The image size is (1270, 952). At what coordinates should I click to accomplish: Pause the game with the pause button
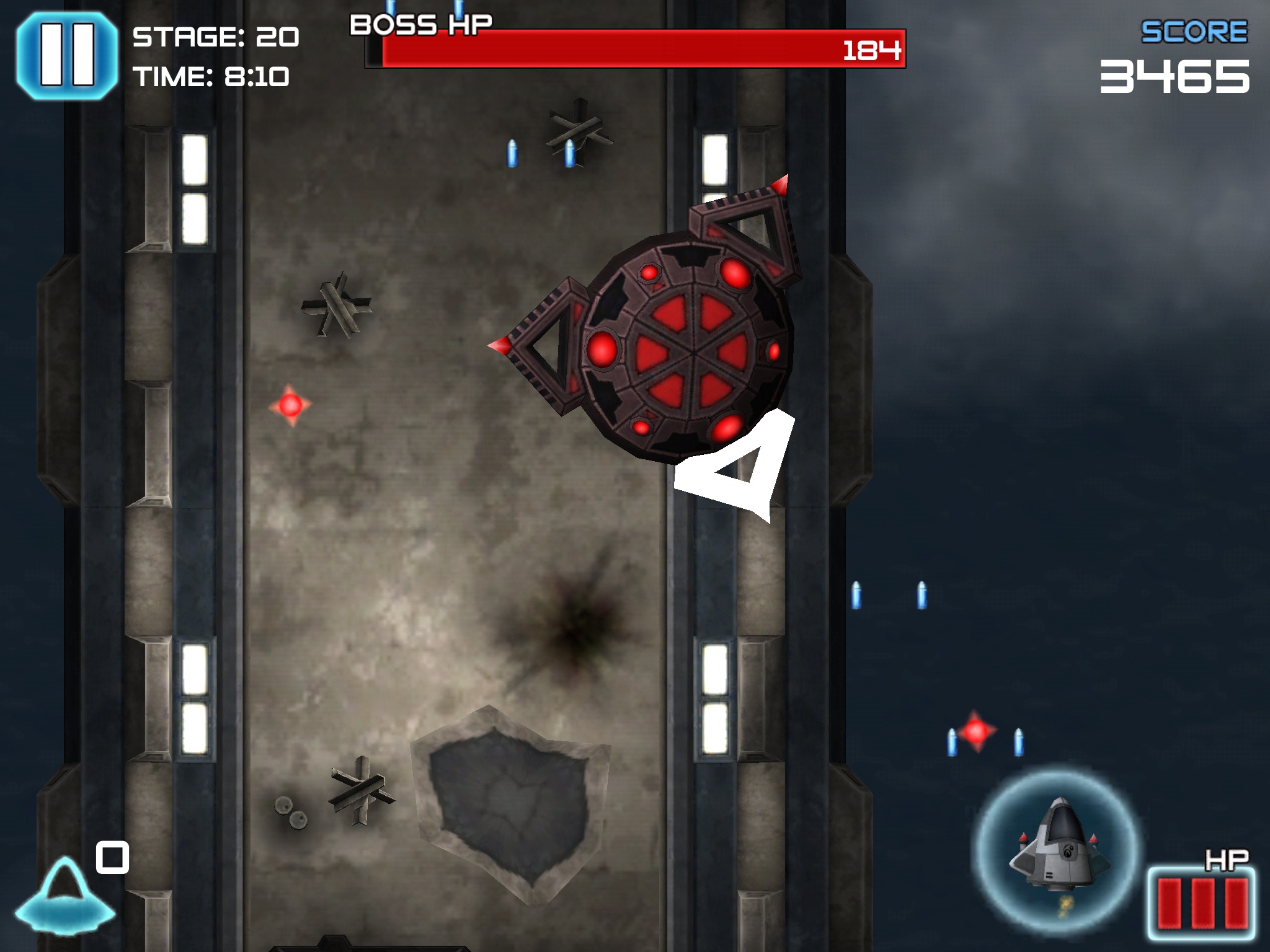tap(66, 55)
